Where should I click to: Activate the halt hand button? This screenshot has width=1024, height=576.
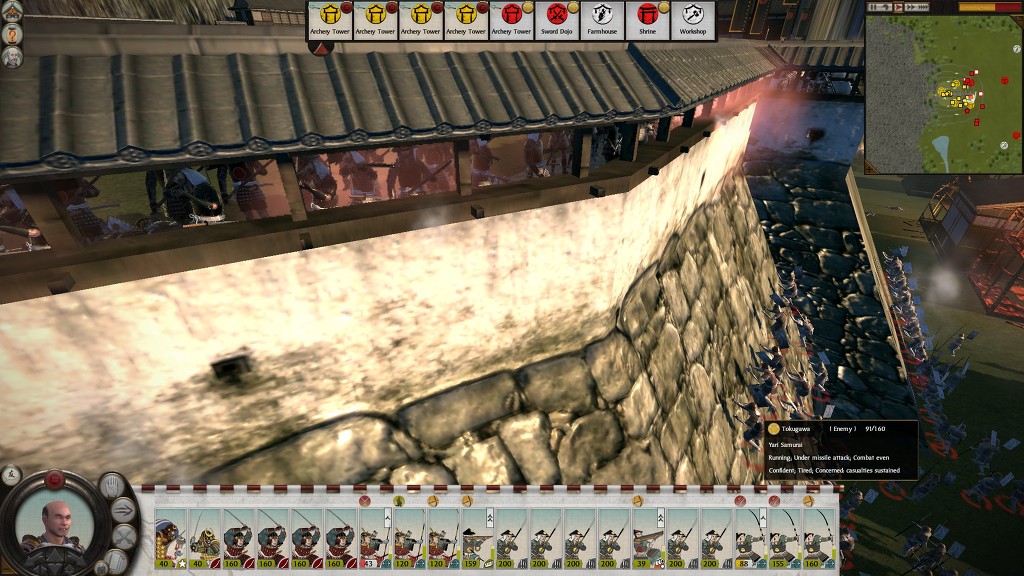[110, 487]
